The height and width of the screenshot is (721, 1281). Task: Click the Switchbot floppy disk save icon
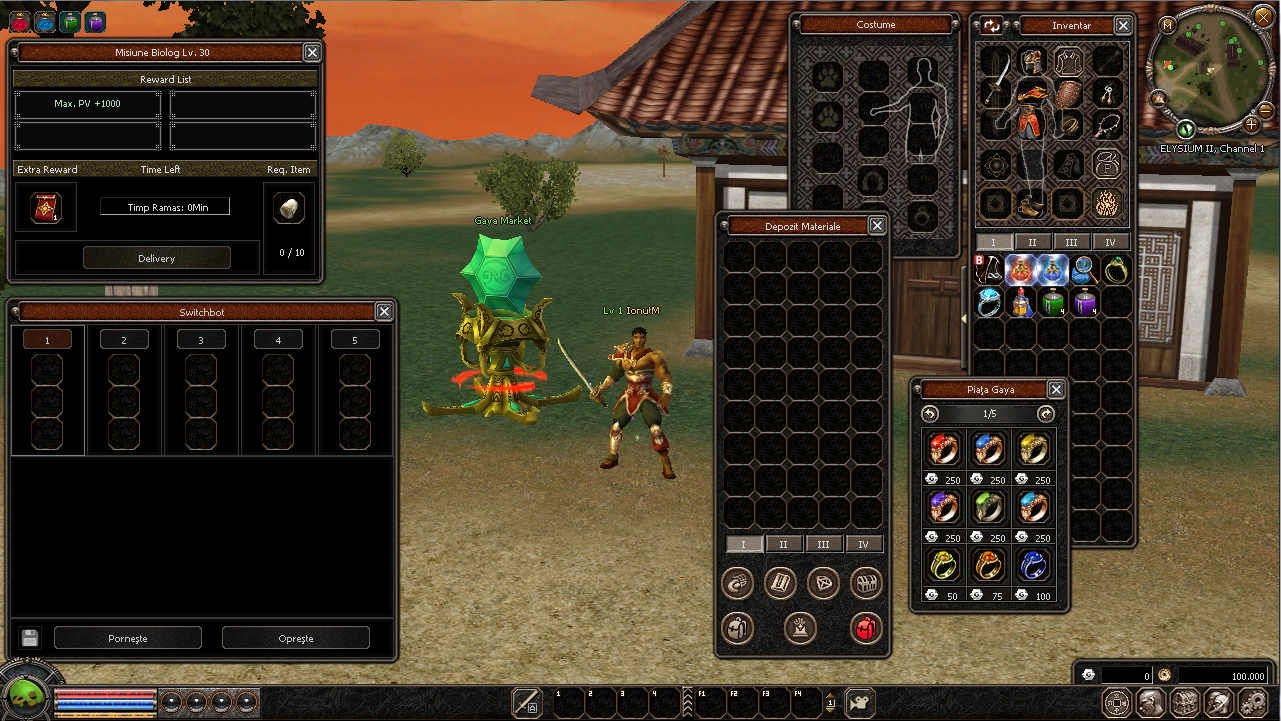pyautogui.click(x=29, y=638)
